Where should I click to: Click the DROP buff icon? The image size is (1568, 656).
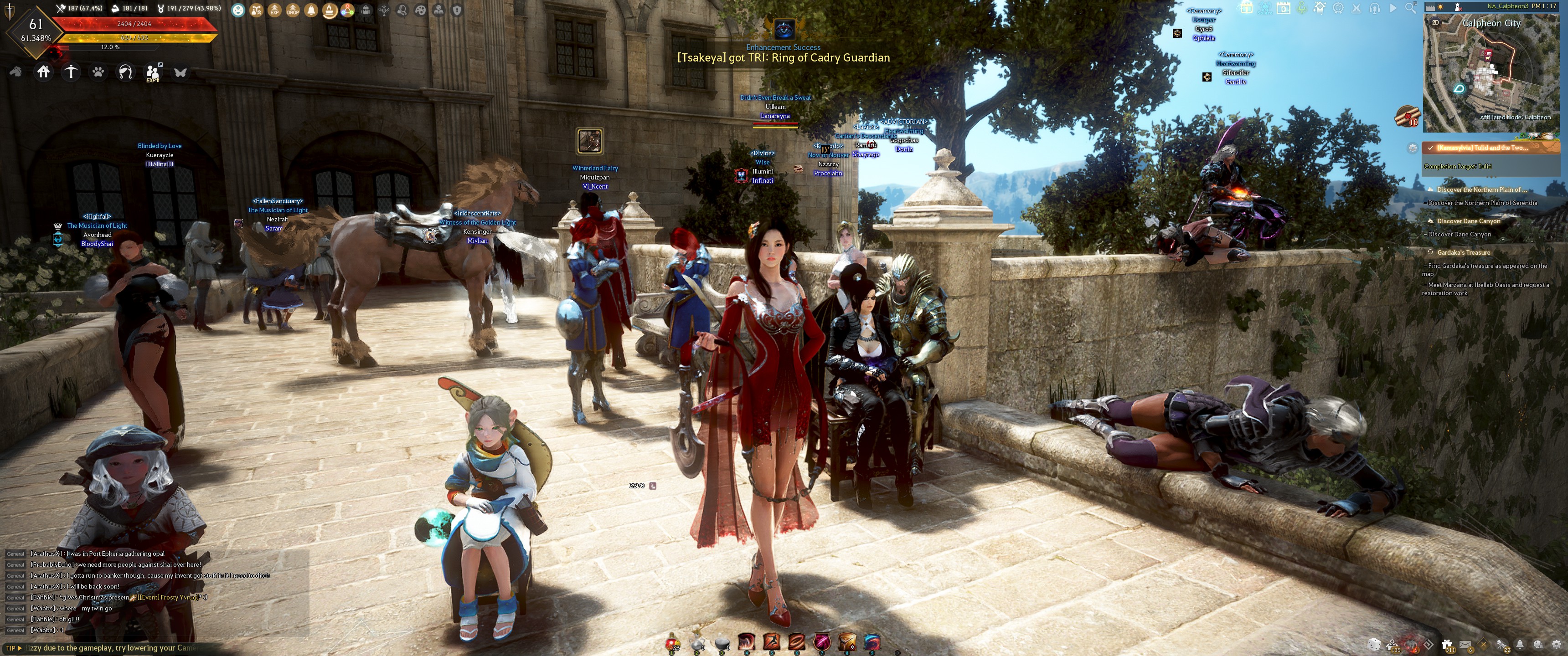tap(293, 10)
